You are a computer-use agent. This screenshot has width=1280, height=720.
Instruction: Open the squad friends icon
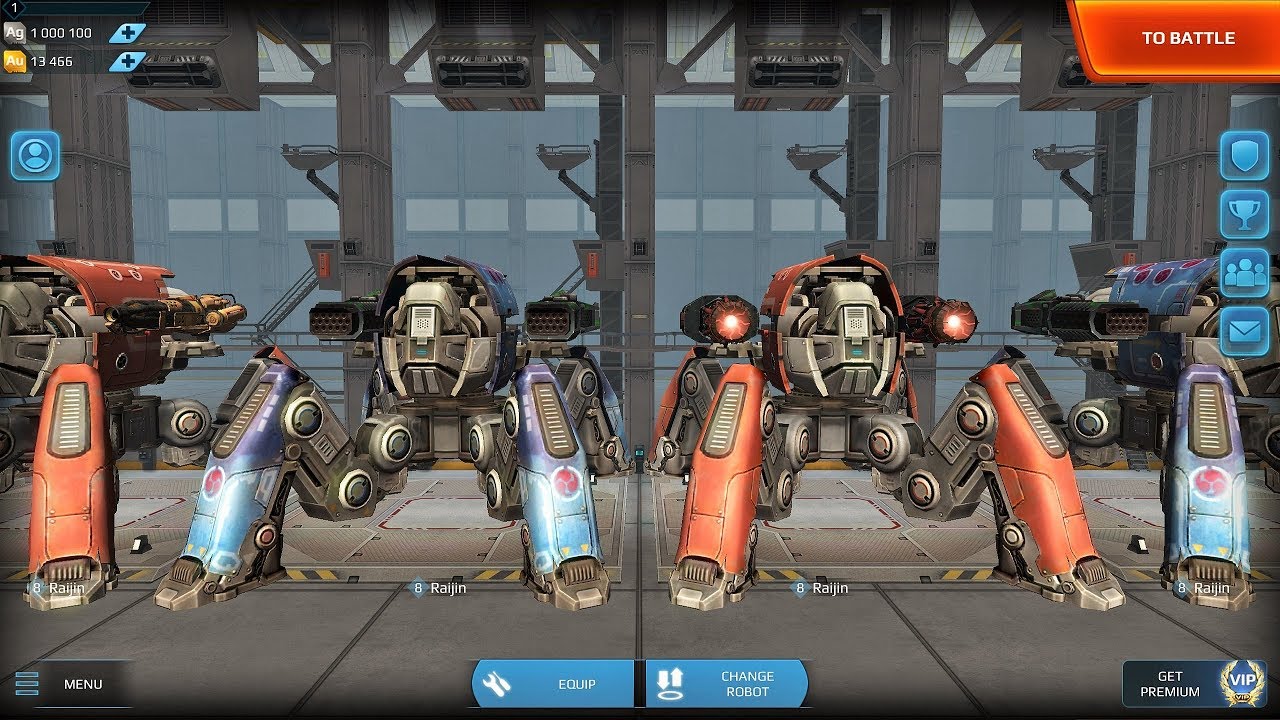(x=1244, y=273)
